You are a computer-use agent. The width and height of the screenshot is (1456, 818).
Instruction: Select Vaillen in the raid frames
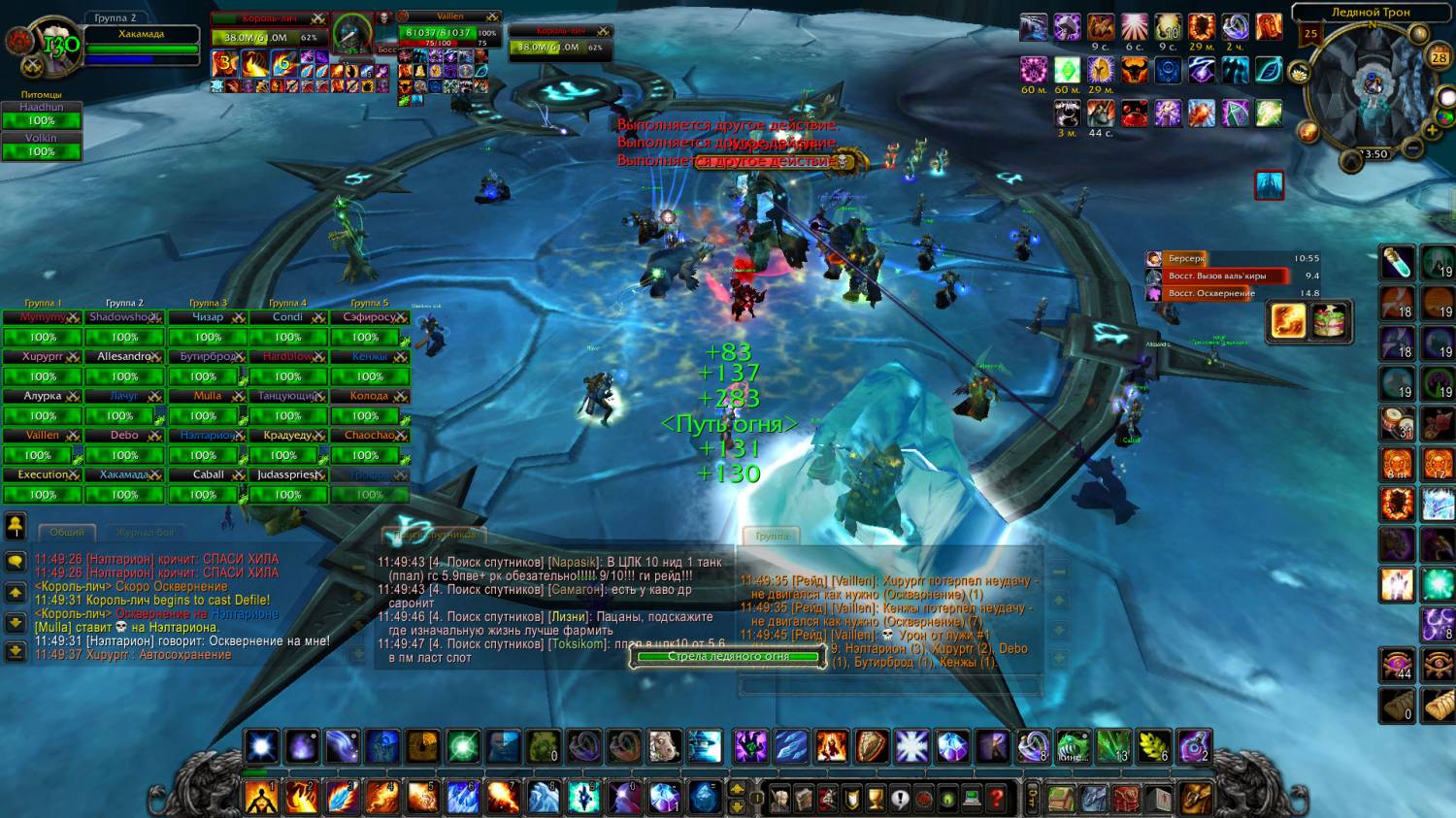tap(43, 436)
